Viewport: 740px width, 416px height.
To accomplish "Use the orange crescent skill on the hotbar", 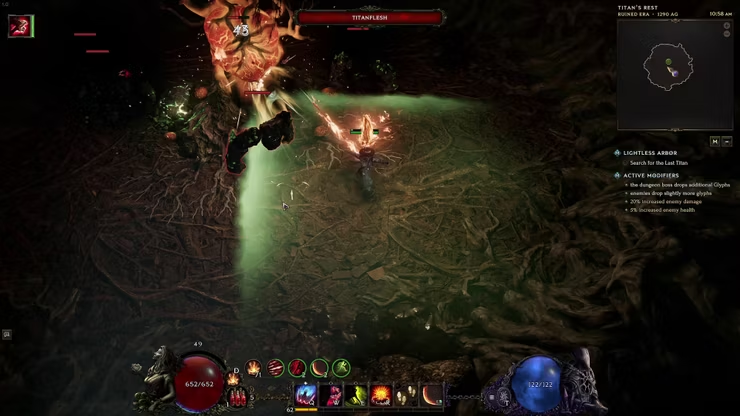I will (x=432, y=395).
